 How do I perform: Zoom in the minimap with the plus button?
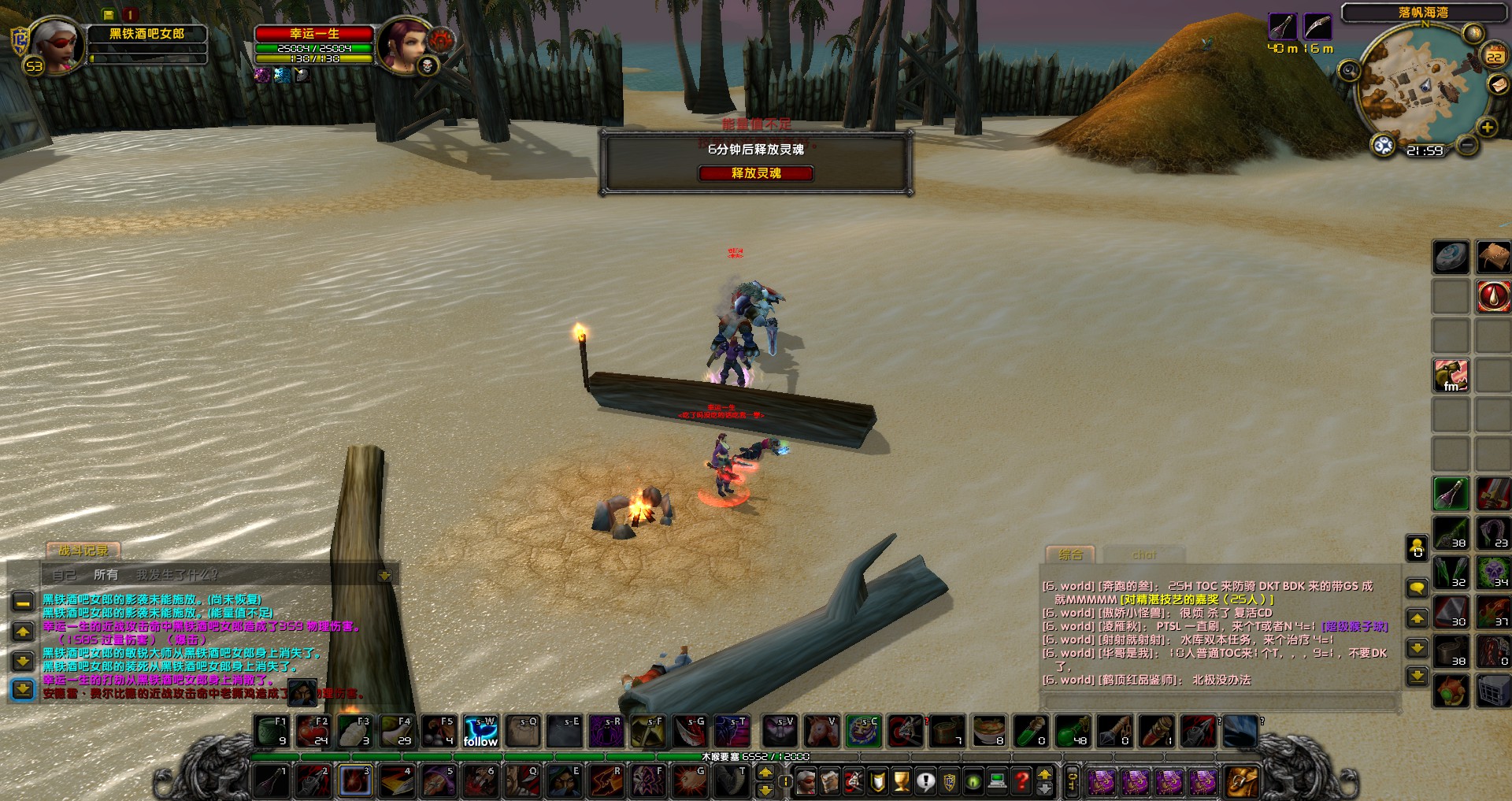click(x=1487, y=128)
